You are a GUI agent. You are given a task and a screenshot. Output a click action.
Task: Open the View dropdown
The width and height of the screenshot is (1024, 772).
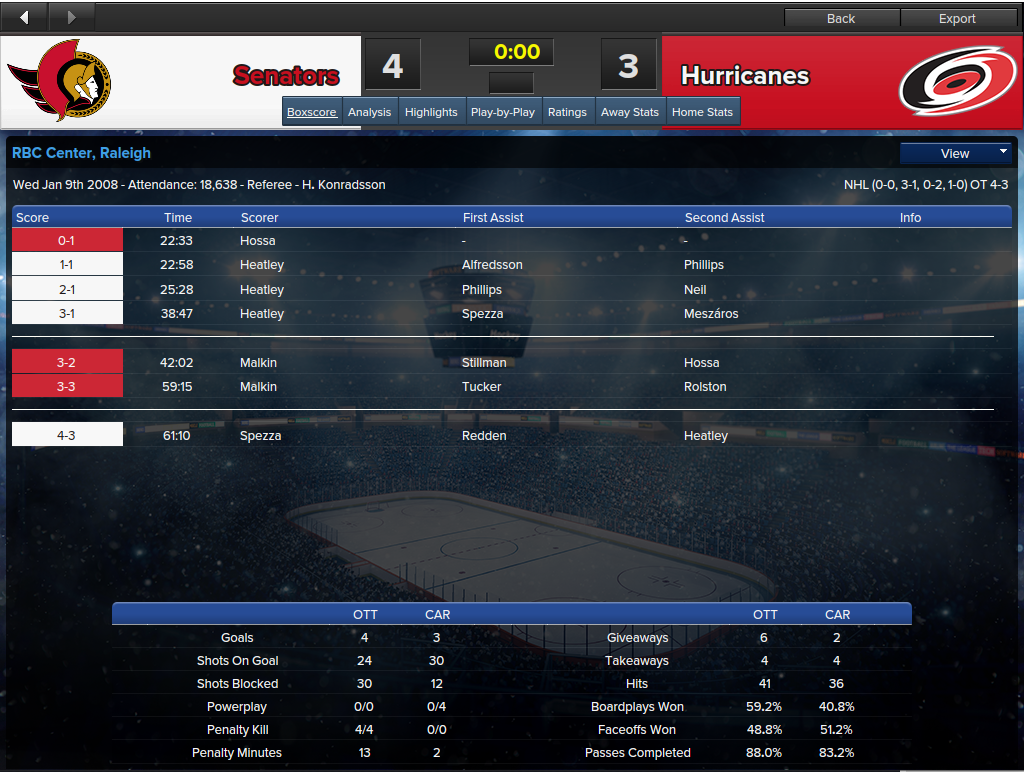[x=956, y=153]
